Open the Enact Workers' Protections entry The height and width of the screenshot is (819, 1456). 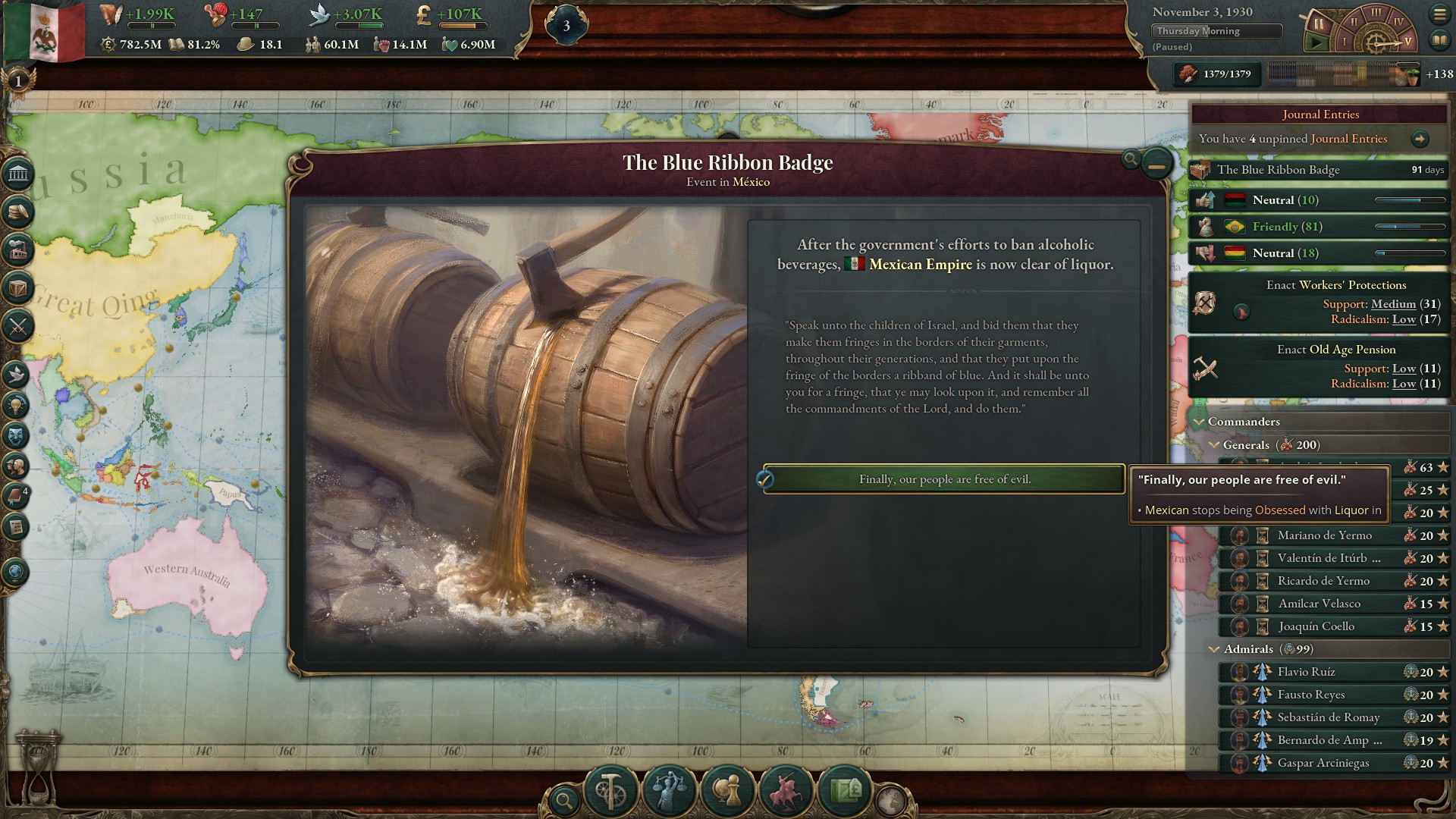1319,302
